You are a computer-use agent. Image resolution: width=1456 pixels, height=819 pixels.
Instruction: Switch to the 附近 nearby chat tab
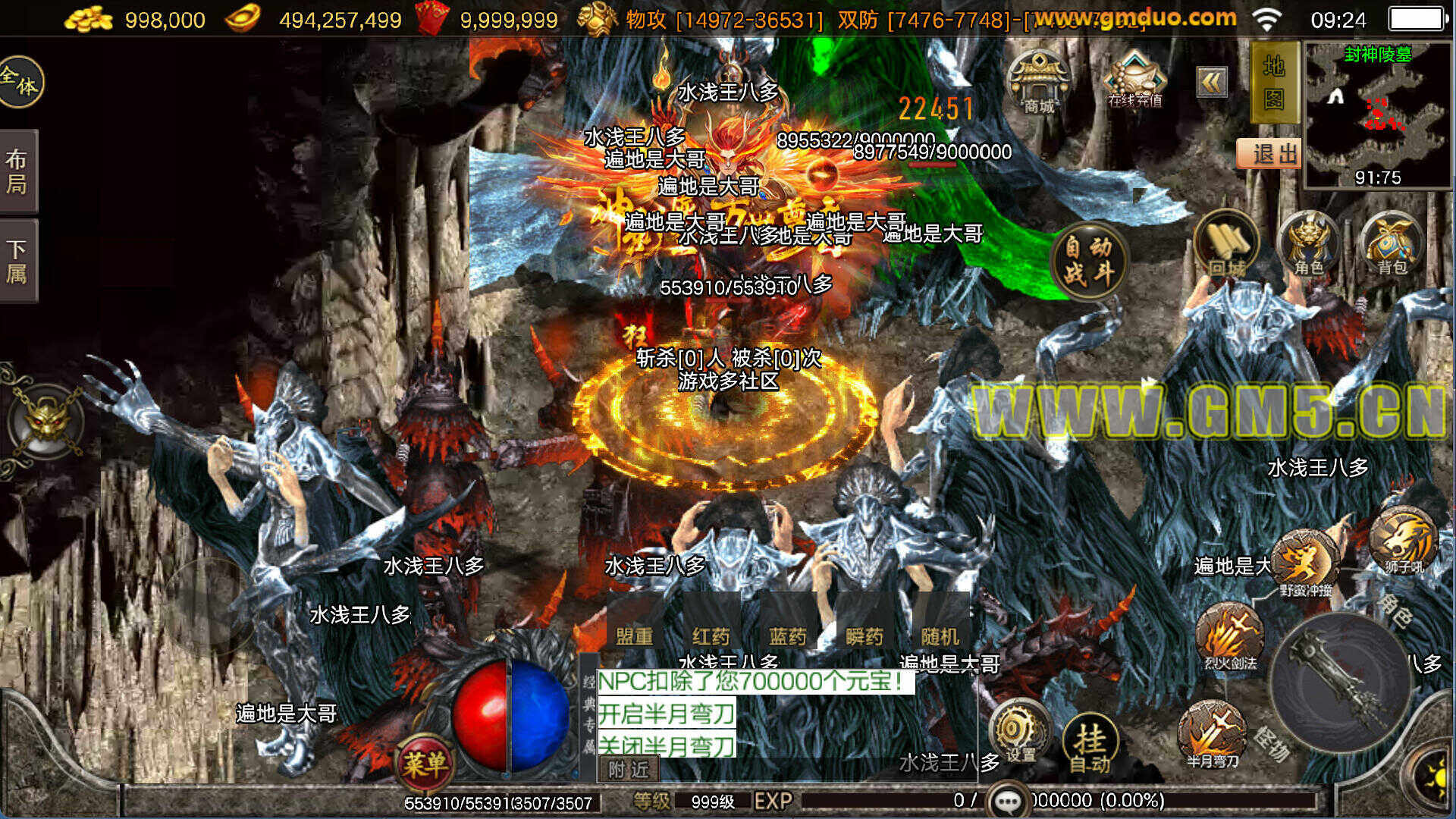(x=629, y=770)
